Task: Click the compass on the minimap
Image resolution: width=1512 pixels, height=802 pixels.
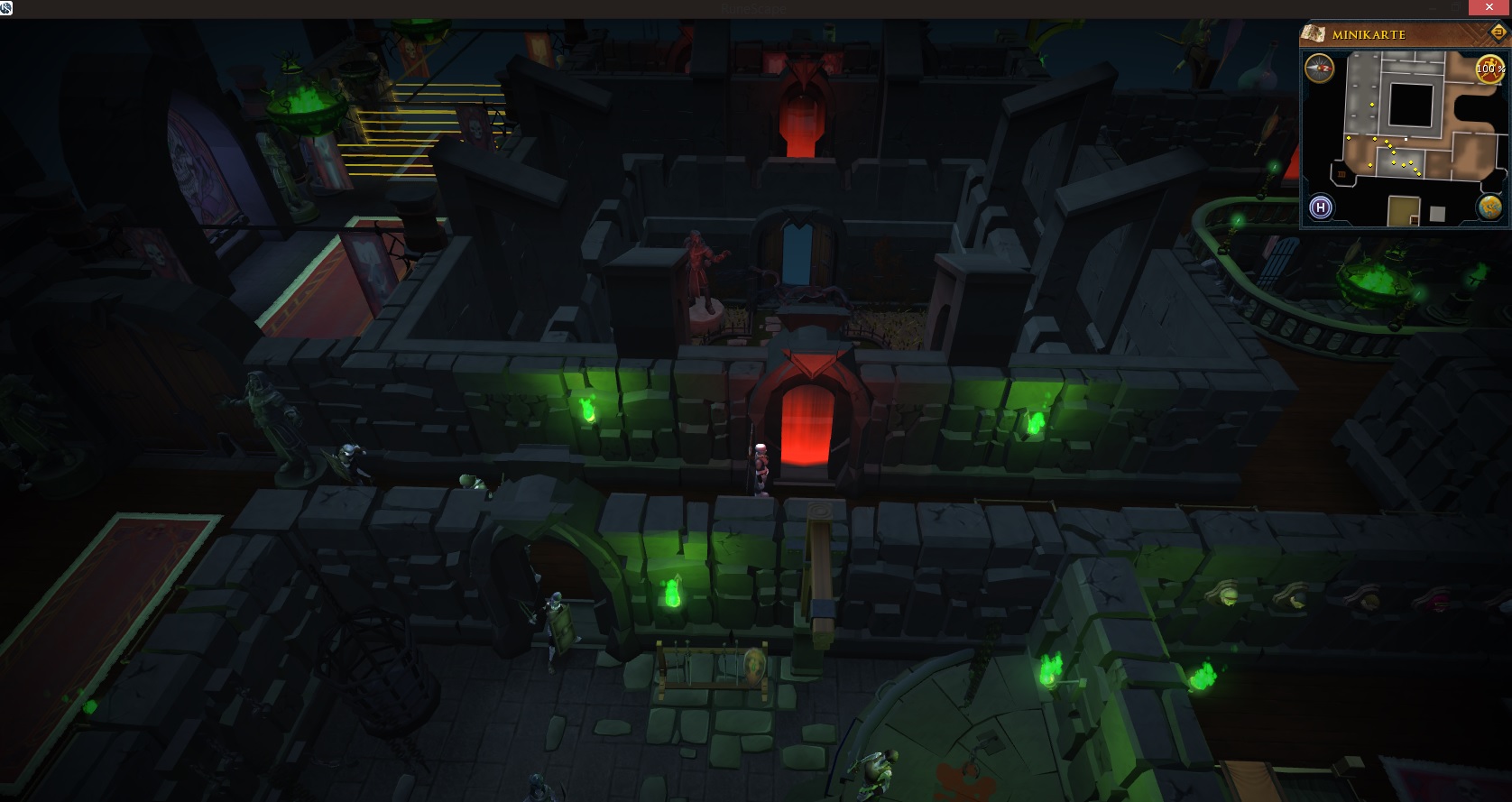Action: click(x=1320, y=68)
